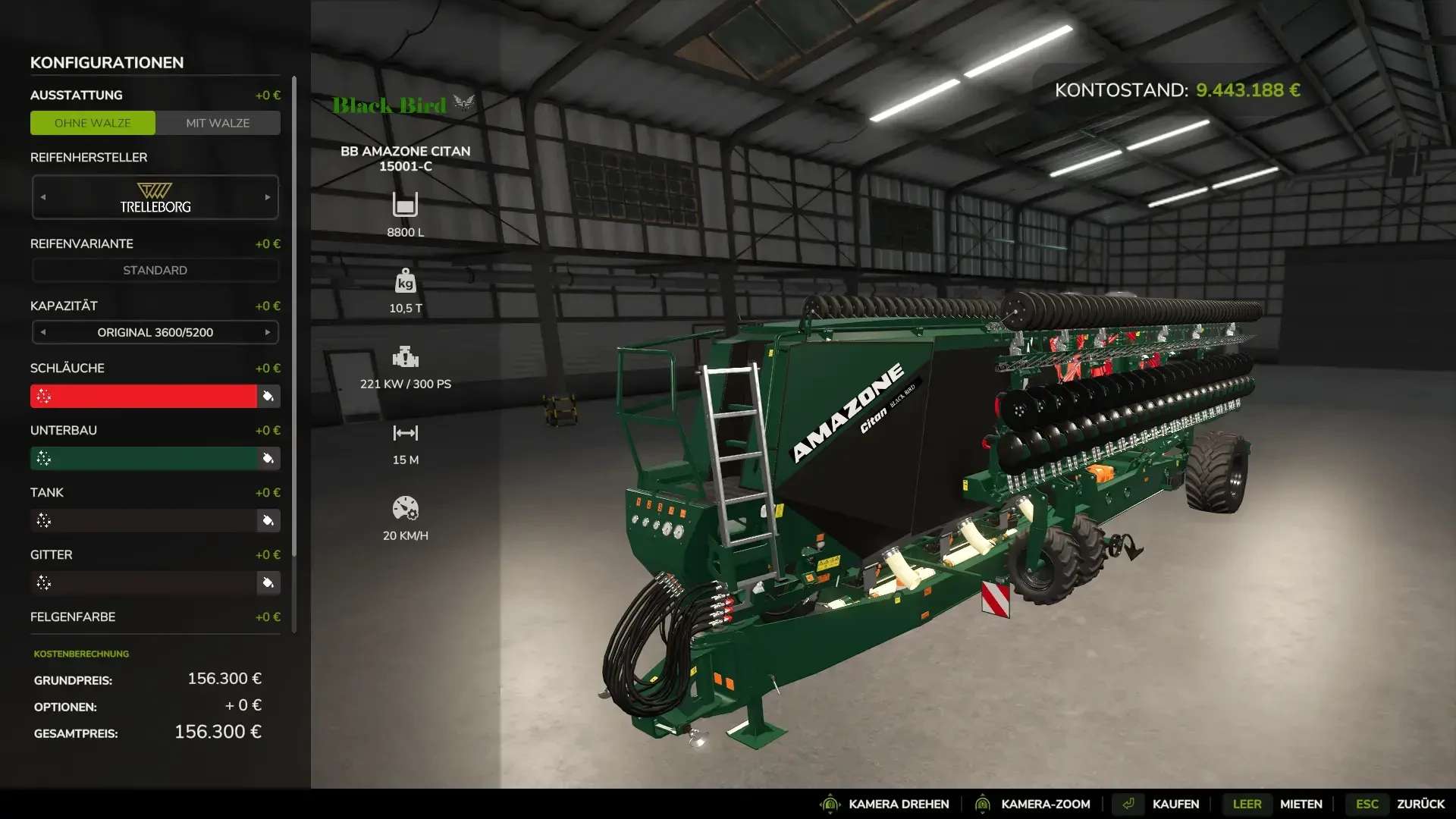Select the next capacity option
This screenshot has height=819, width=1456.
pyautogui.click(x=268, y=332)
